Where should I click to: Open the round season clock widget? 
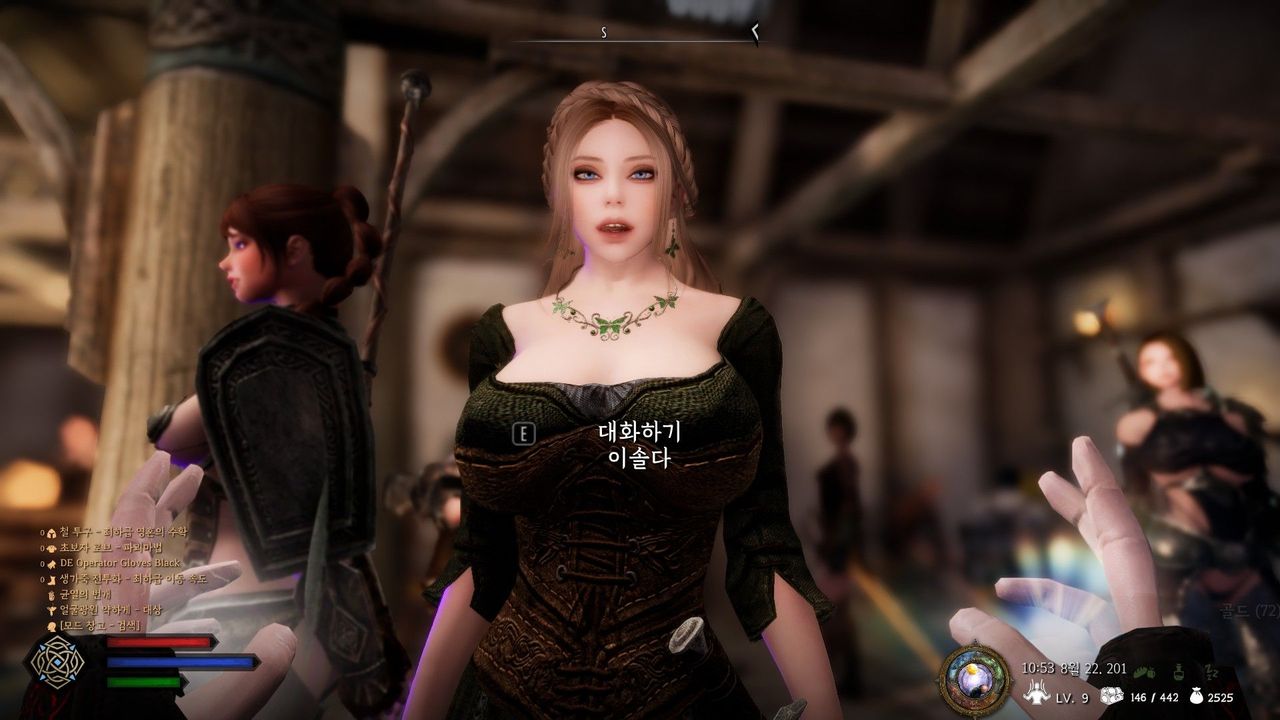(x=975, y=680)
